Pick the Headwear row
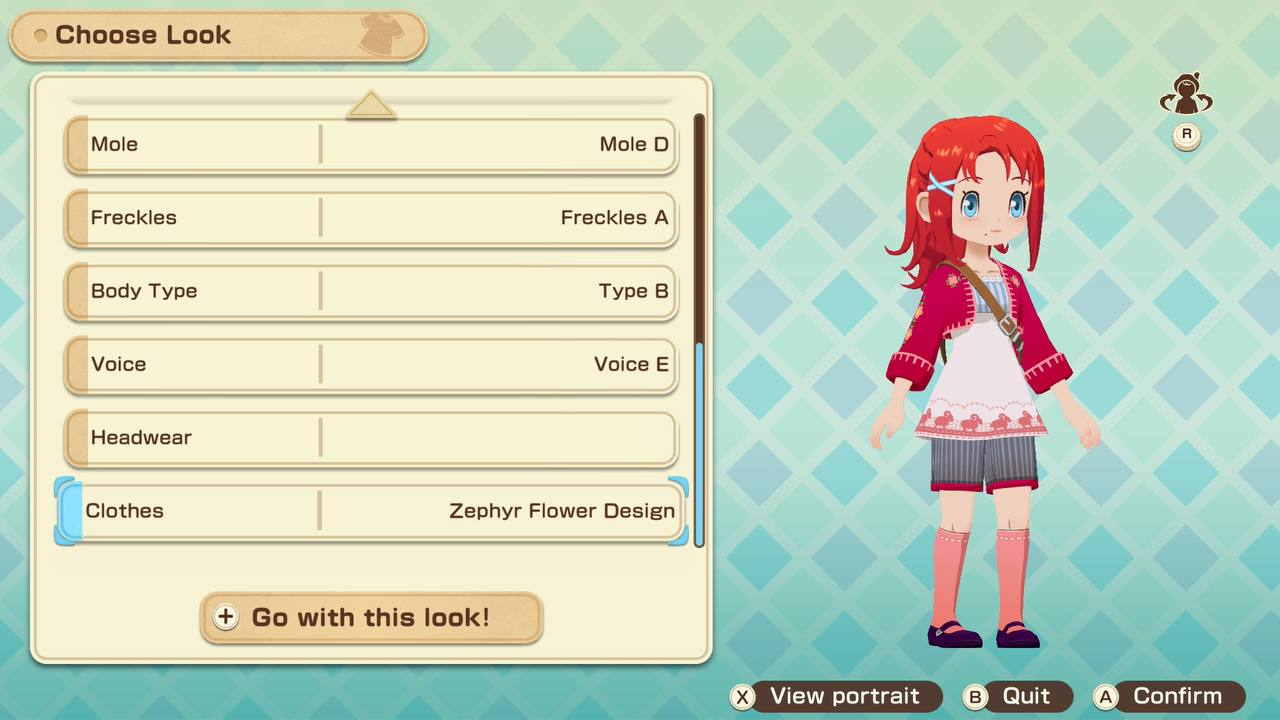 pyautogui.click(x=371, y=438)
